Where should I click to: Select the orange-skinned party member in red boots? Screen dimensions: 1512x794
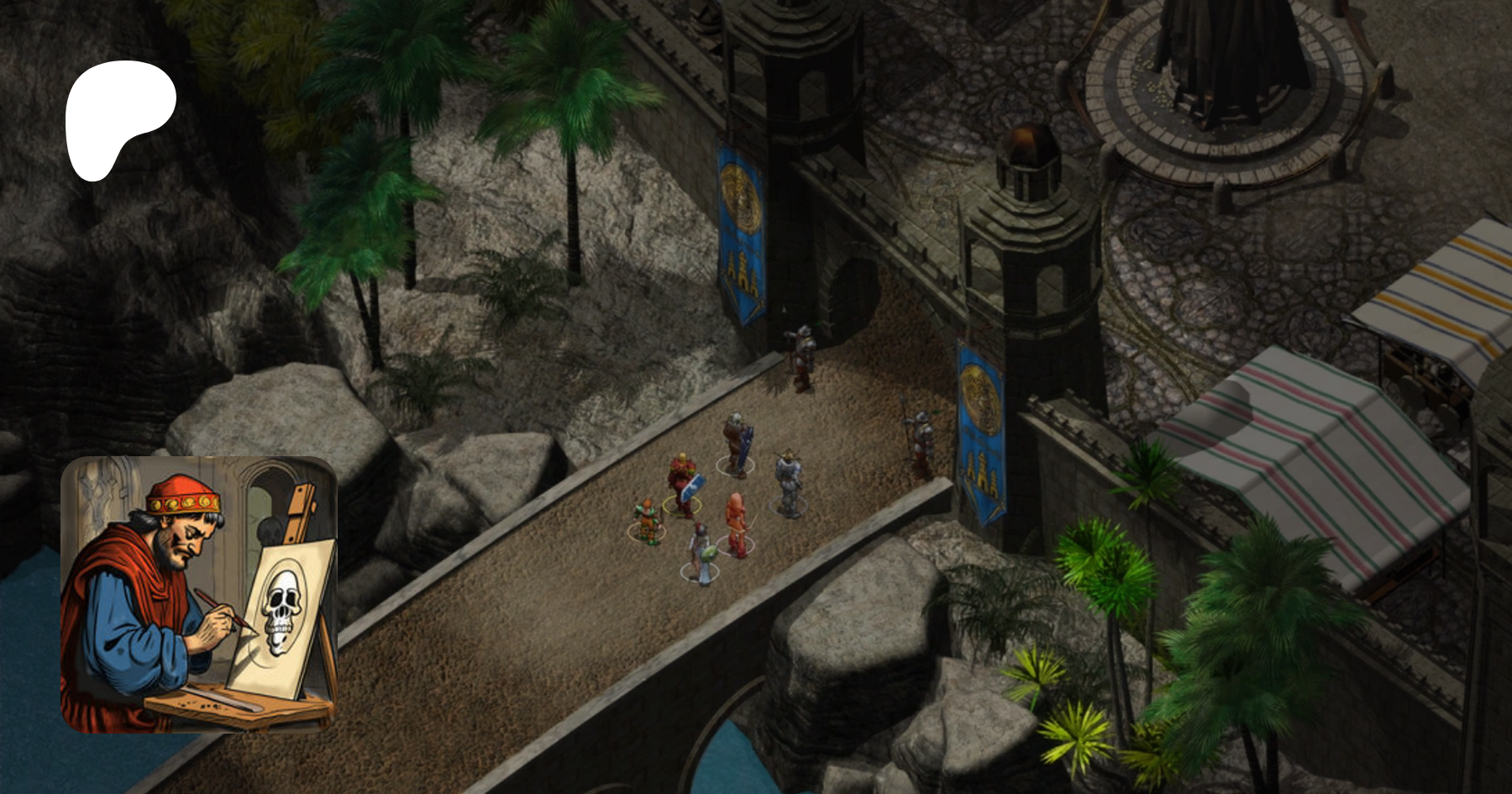(x=736, y=524)
